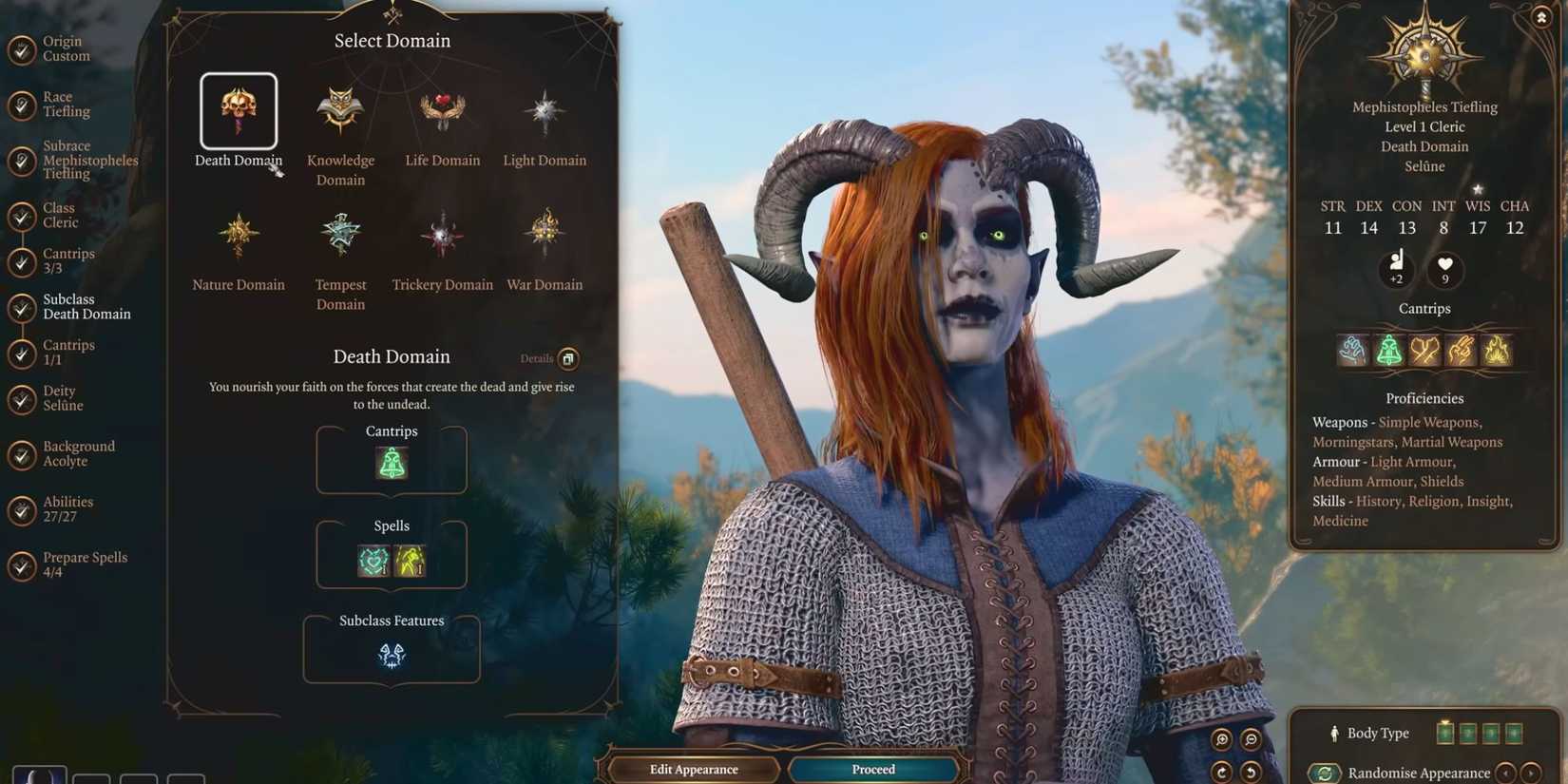Enable the highlighted Death Domain selection
The height and width of the screenshot is (784, 1568).
(238, 109)
